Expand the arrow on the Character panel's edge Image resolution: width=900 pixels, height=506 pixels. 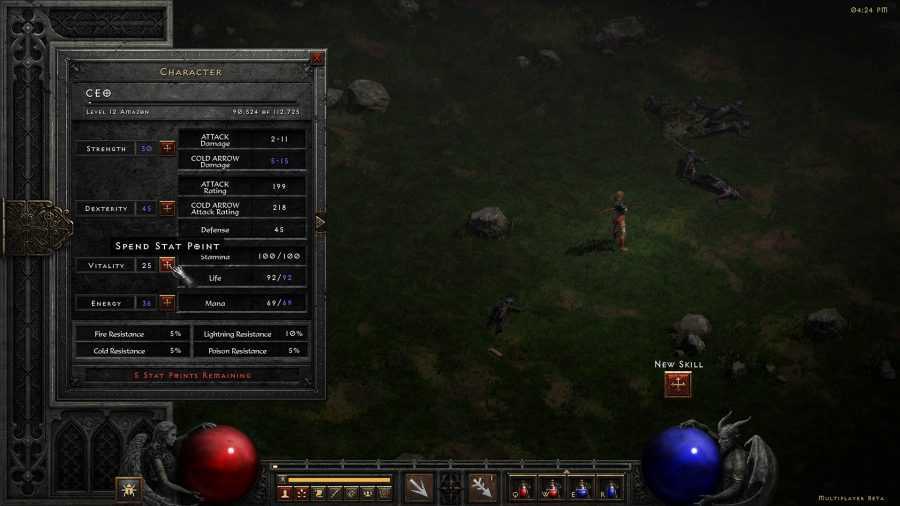tap(320, 222)
